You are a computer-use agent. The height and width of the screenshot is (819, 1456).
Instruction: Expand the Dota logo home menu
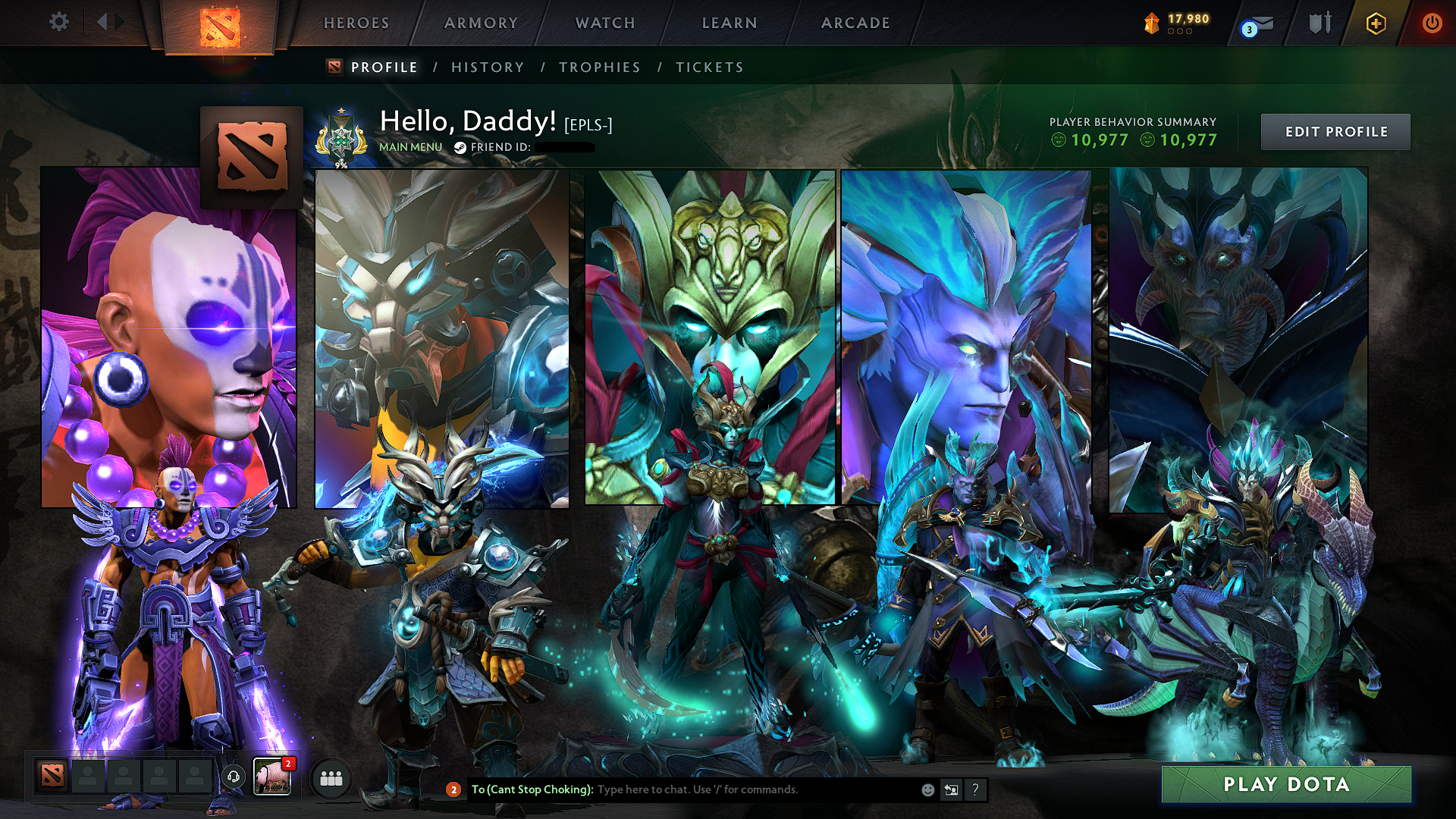222,29
